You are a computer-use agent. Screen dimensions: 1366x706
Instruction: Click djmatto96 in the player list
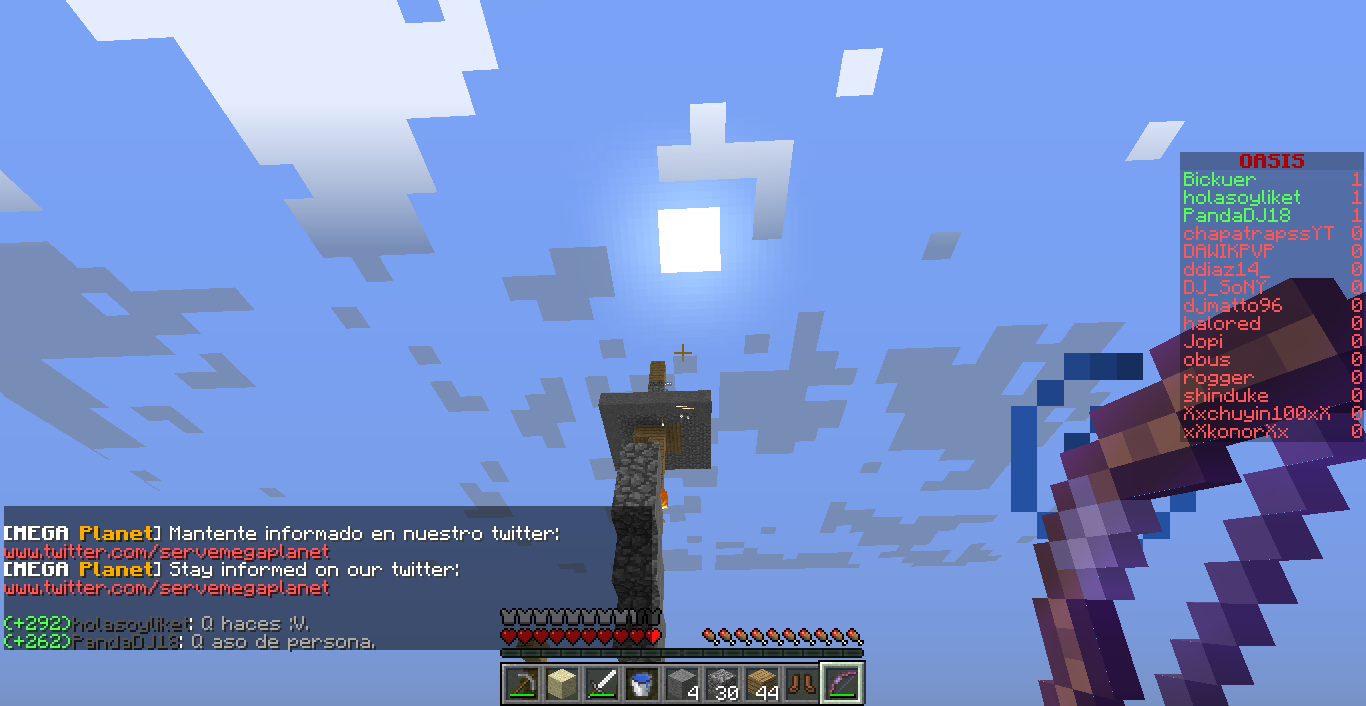click(x=1233, y=306)
